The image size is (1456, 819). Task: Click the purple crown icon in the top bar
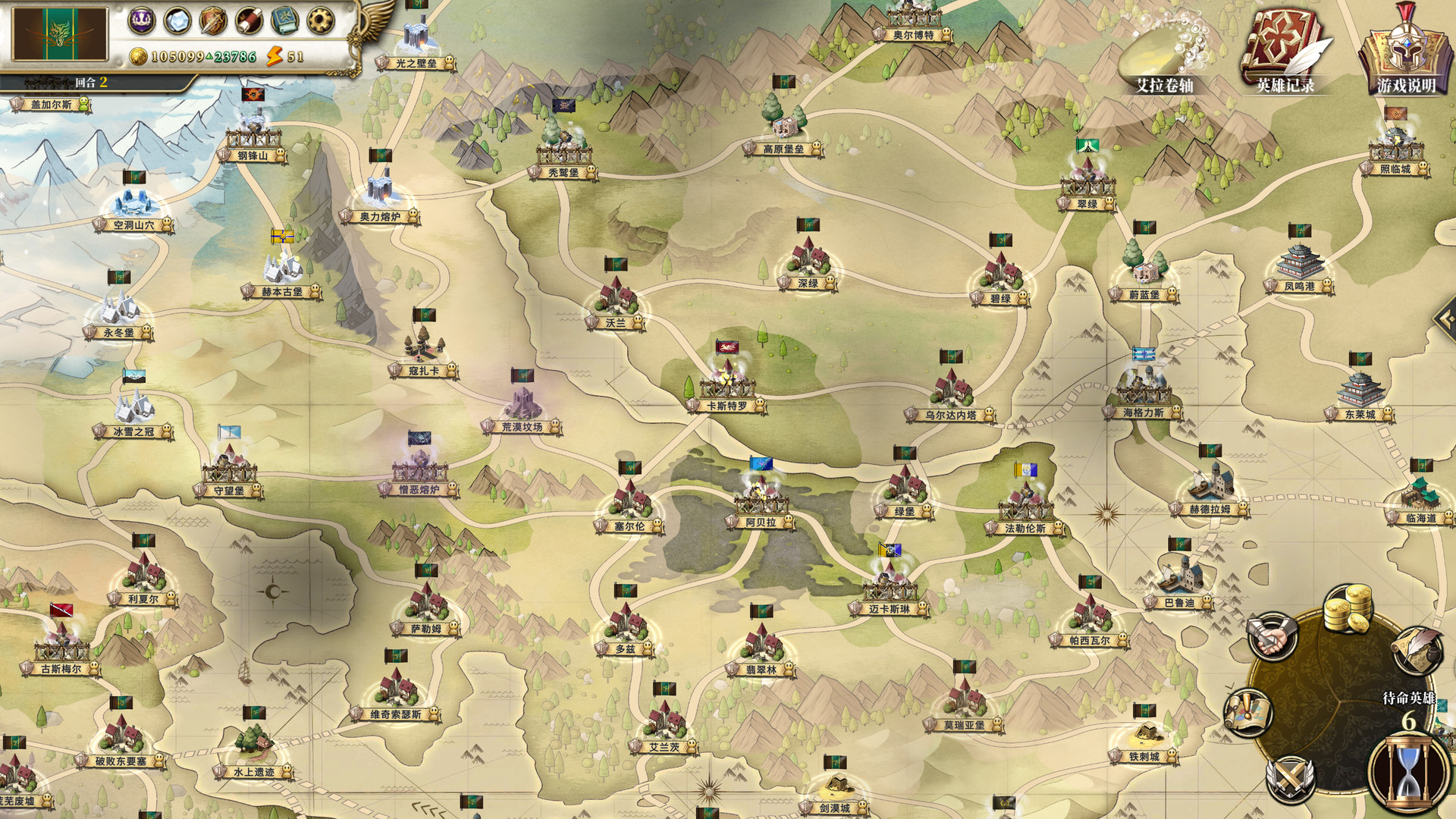[x=142, y=20]
